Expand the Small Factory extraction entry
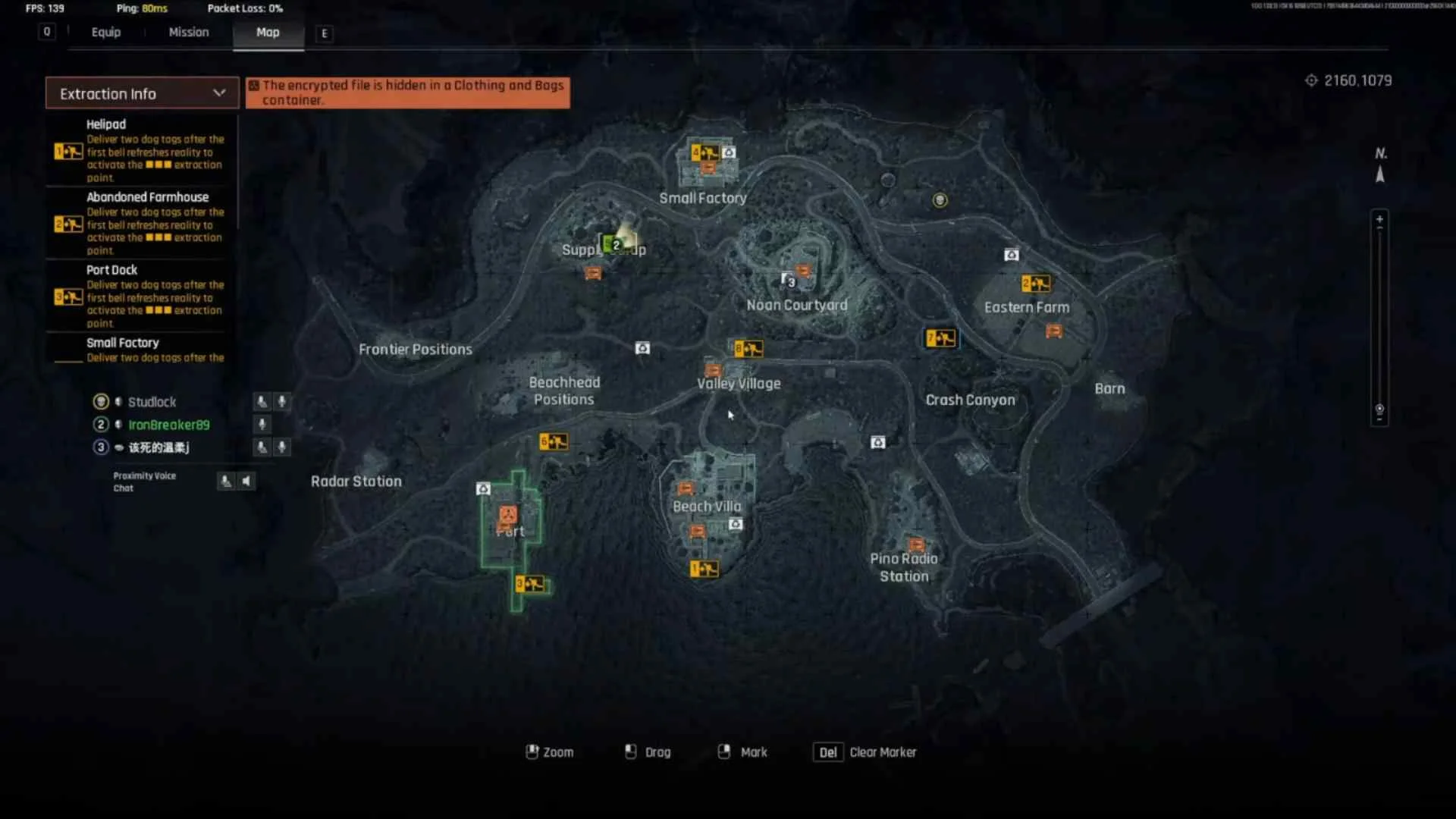This screenshot has width=1456, height=819. pos(124,343)
